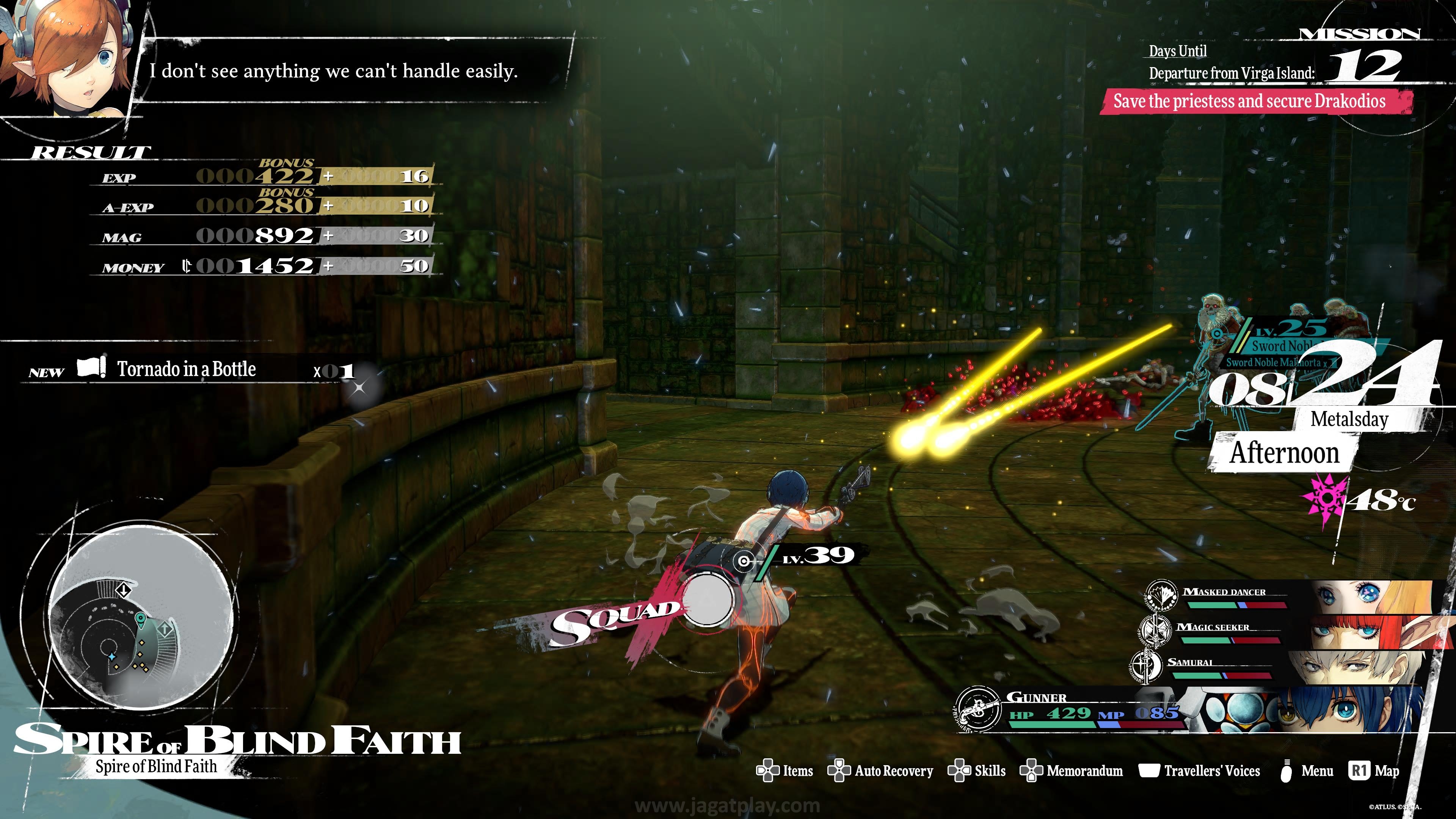Select the Tornado in a Bottle loot entry
This screenshot has width=1456, height=819.
(187, 369)
